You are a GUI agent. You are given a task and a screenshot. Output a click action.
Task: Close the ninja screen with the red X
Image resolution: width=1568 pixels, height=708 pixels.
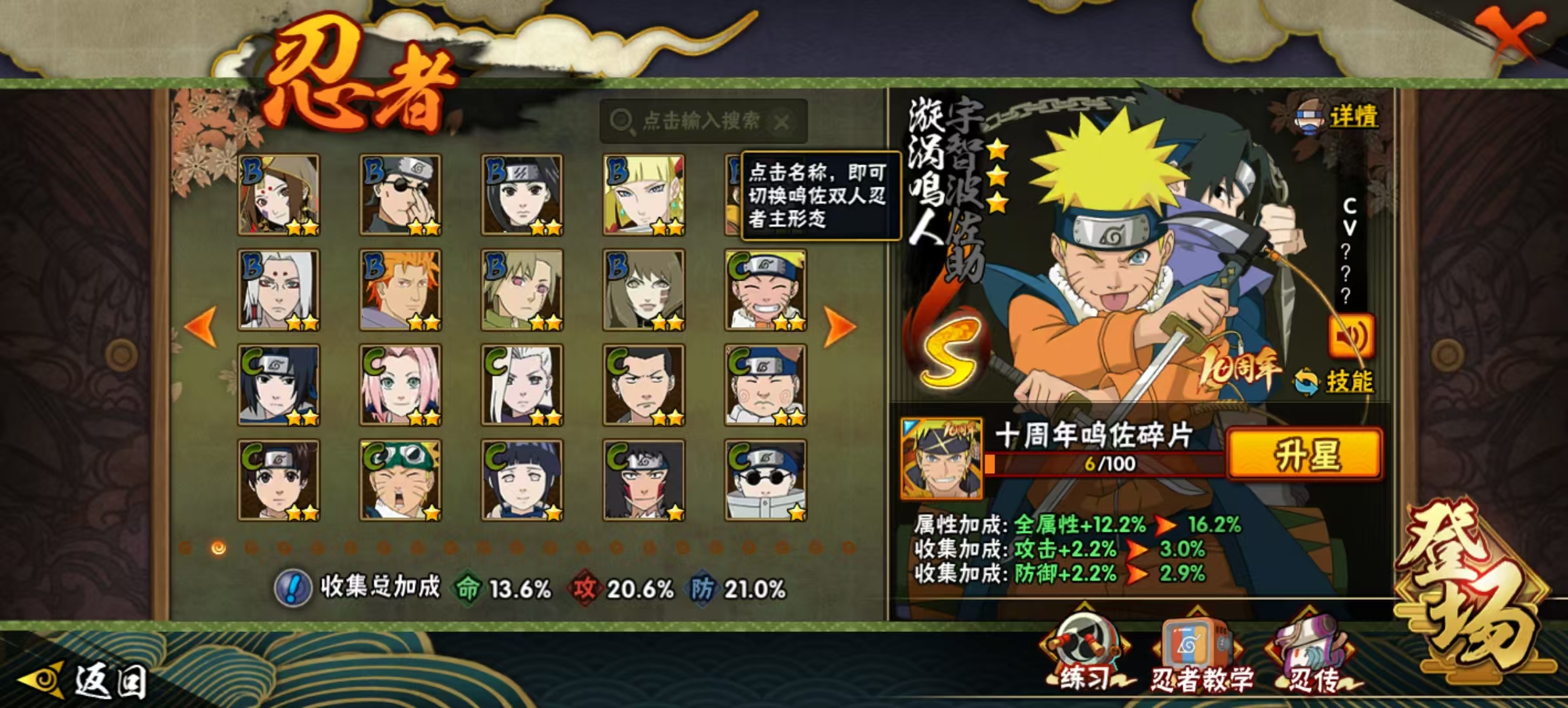(x=1510, y=34)
